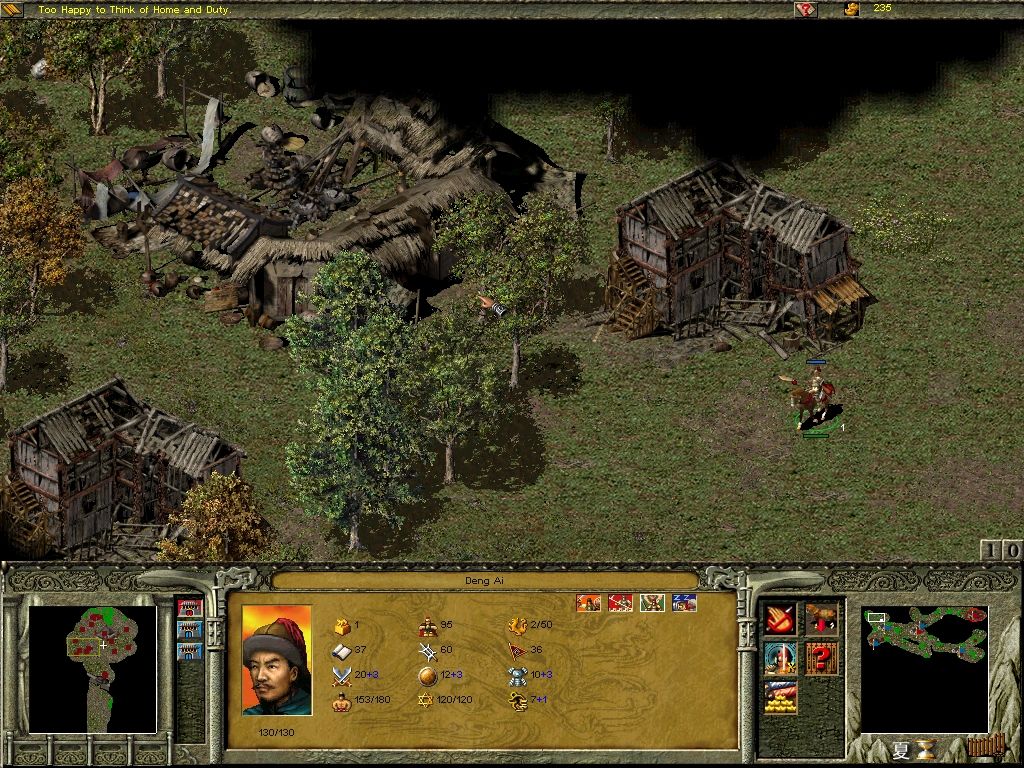Open the red question mark help icon
The width and height of the screenshot is (1024, 768).
tap(821, 658)
